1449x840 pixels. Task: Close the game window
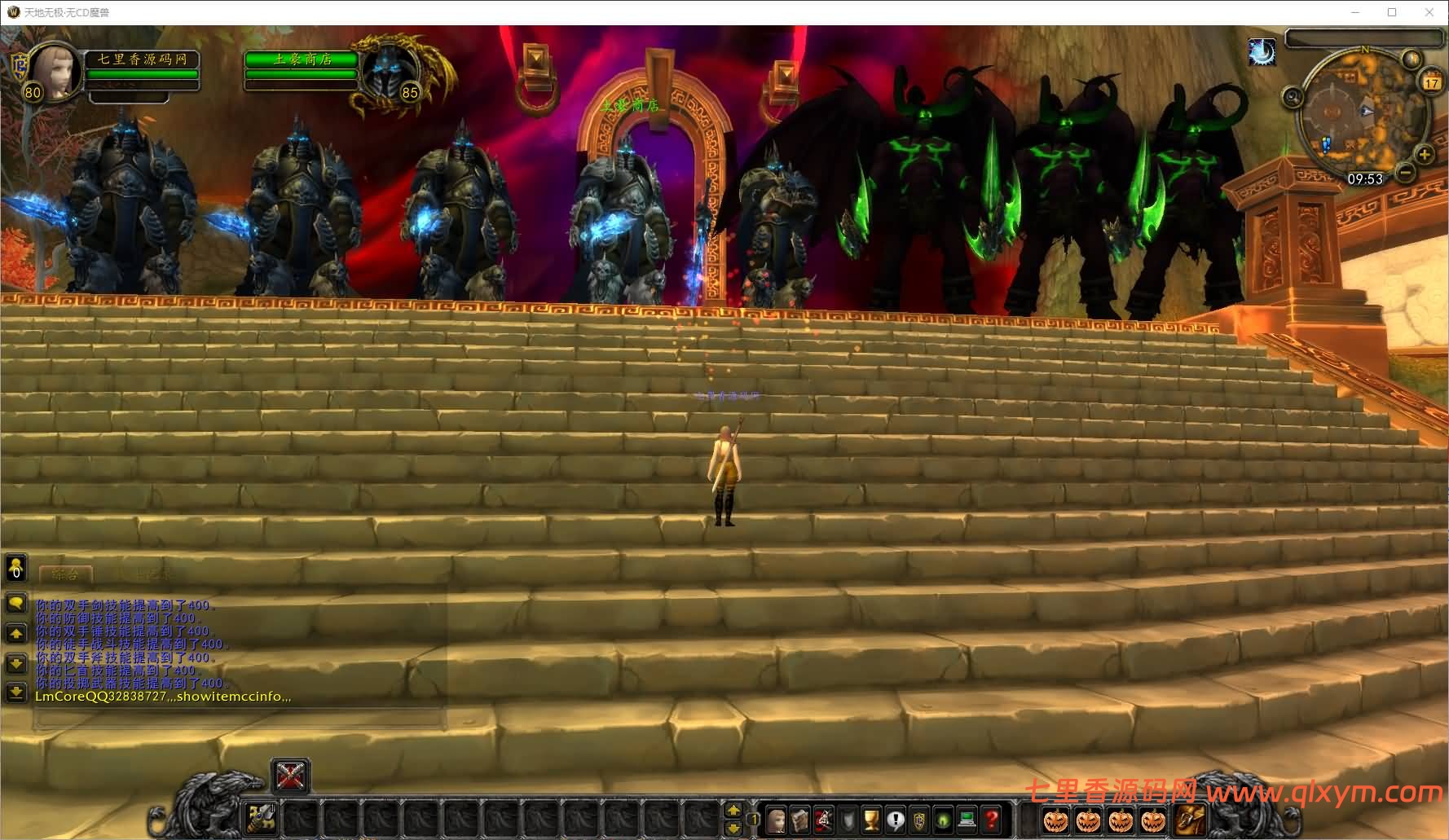(x=1429, y=12)
